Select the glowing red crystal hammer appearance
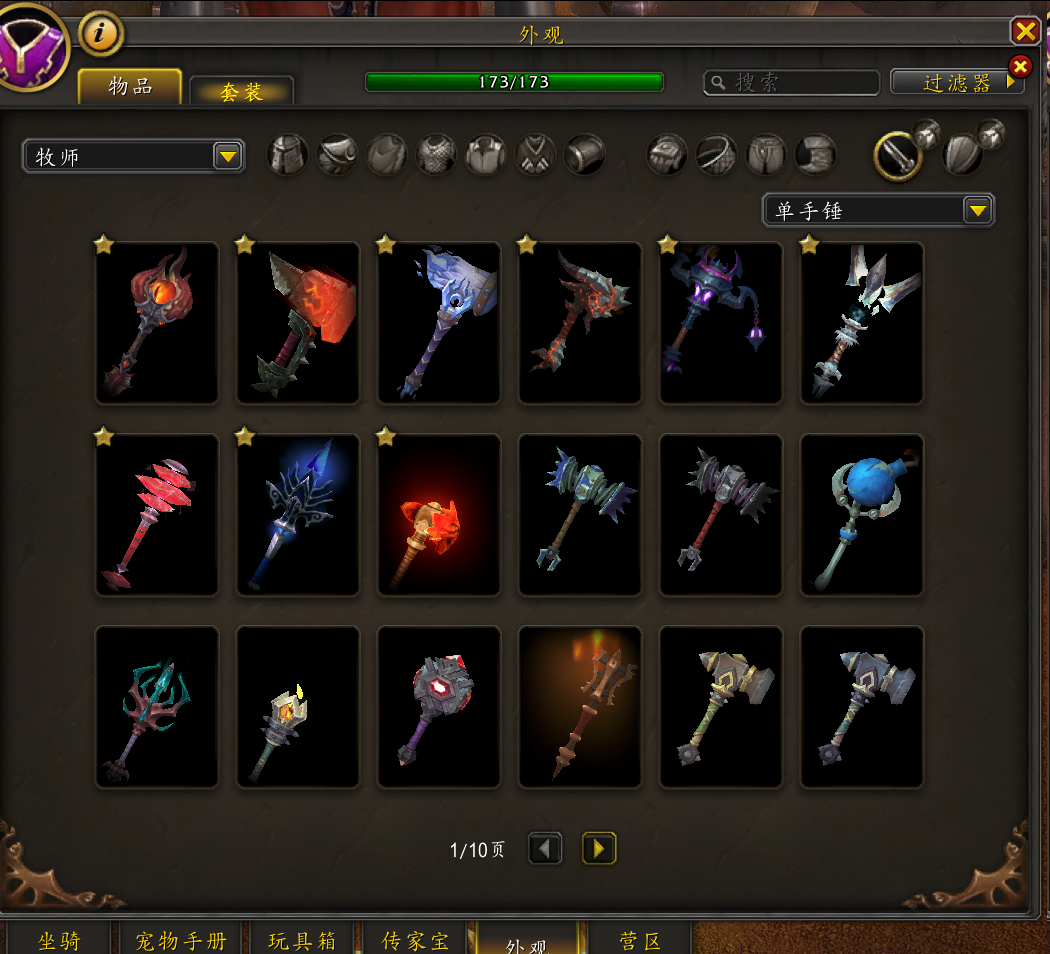Viewport: 1050px width, 954px height. [438, 515]
